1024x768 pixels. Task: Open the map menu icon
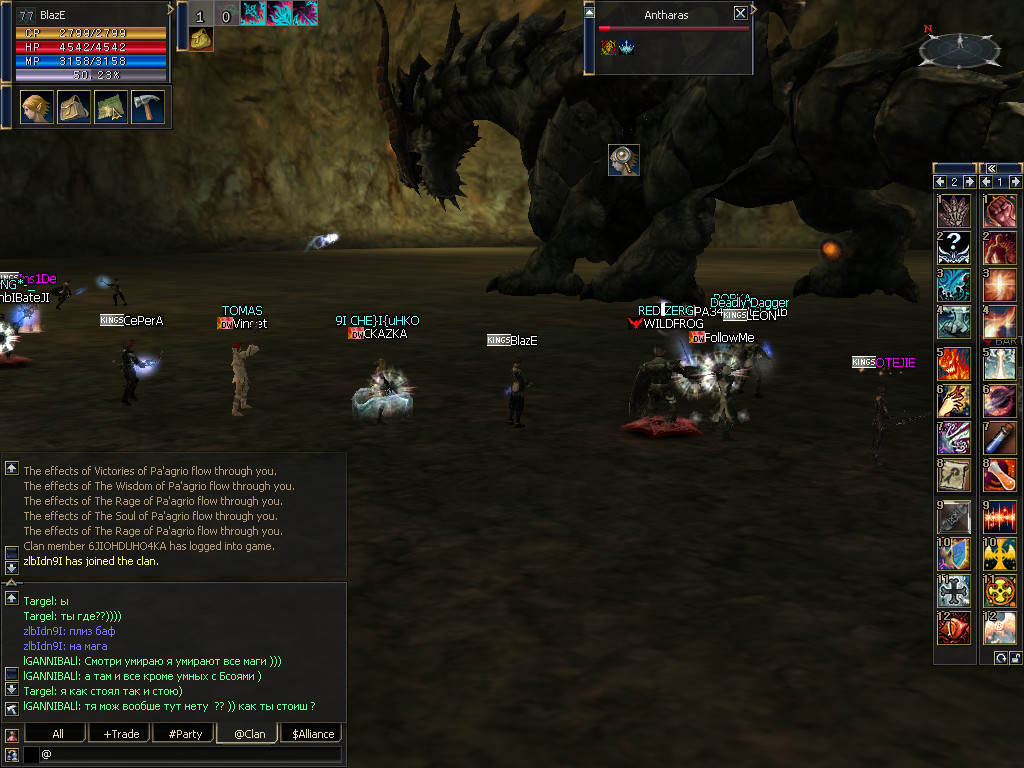click(111, 106)
